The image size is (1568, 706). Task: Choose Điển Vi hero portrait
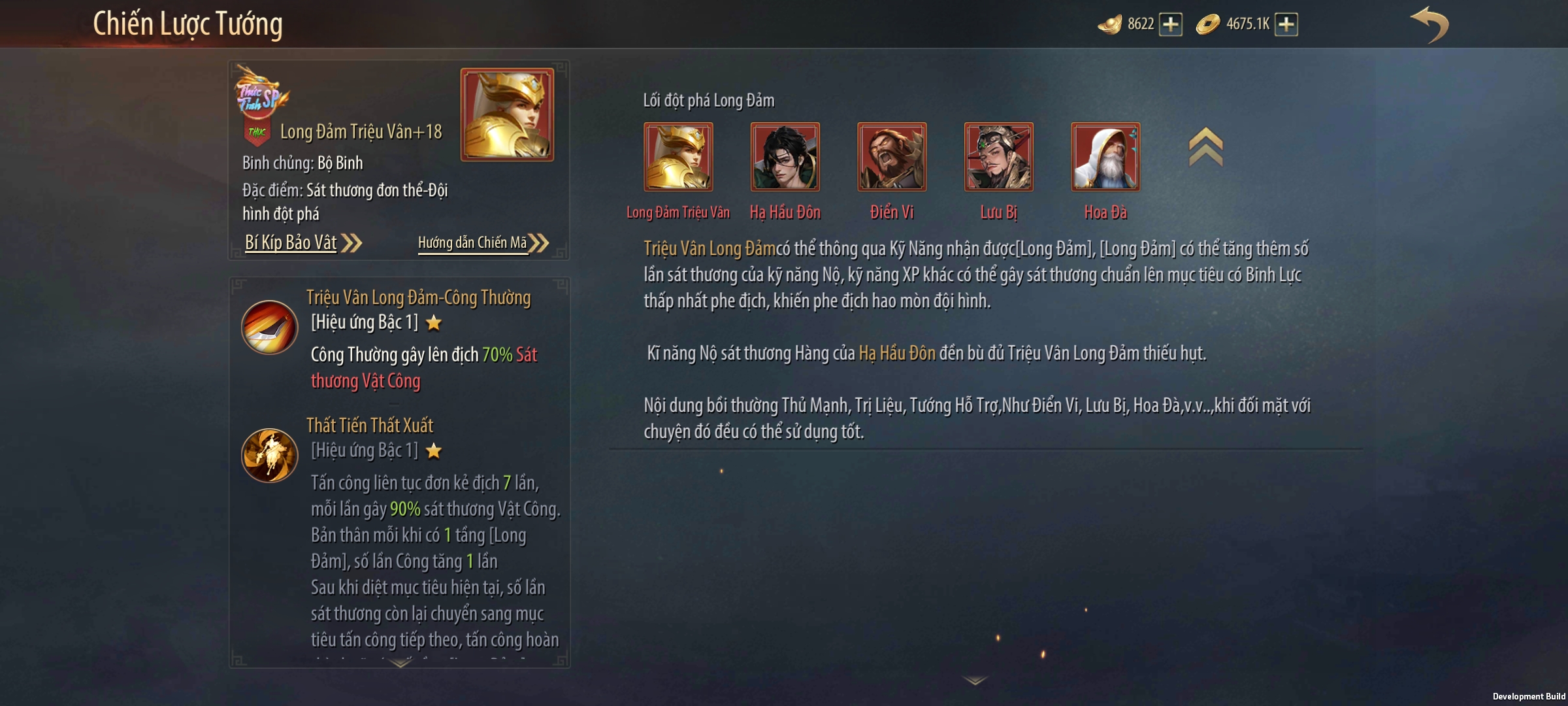[x=892, y=157]
